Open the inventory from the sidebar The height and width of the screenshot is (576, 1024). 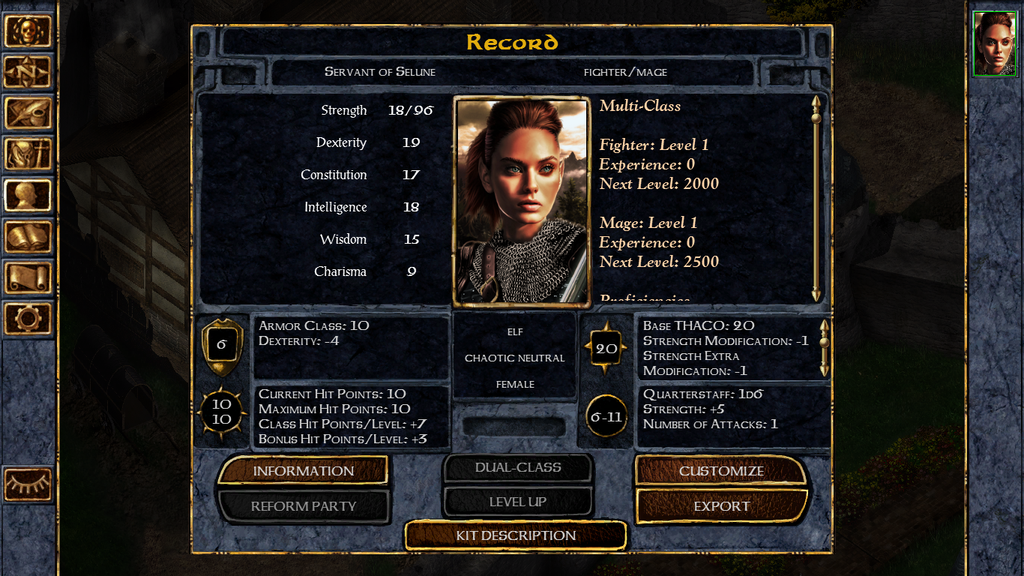27,154
